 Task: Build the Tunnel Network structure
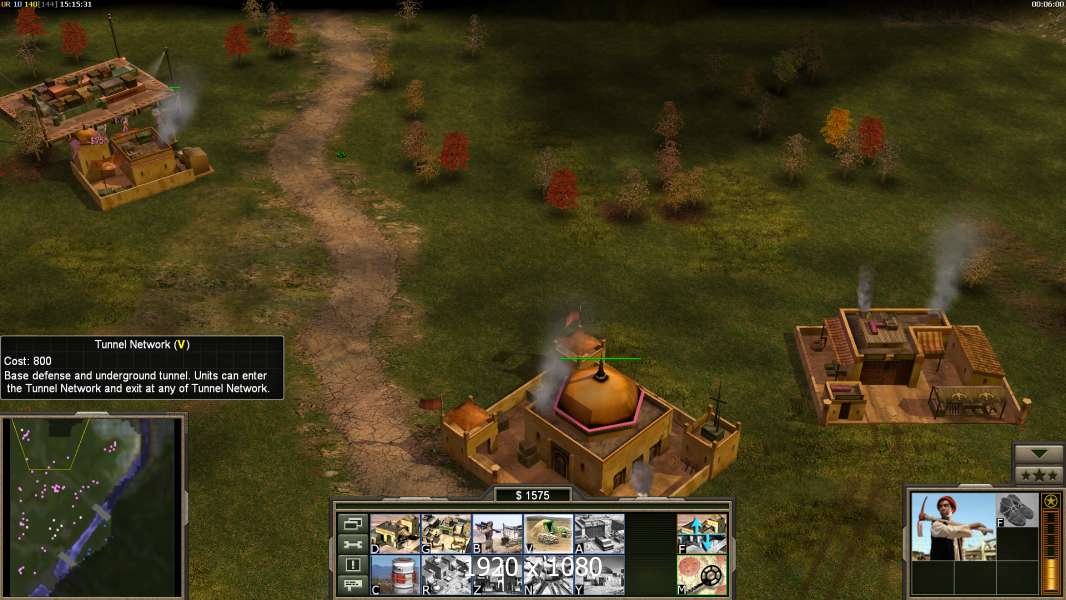tap(548, 534)
